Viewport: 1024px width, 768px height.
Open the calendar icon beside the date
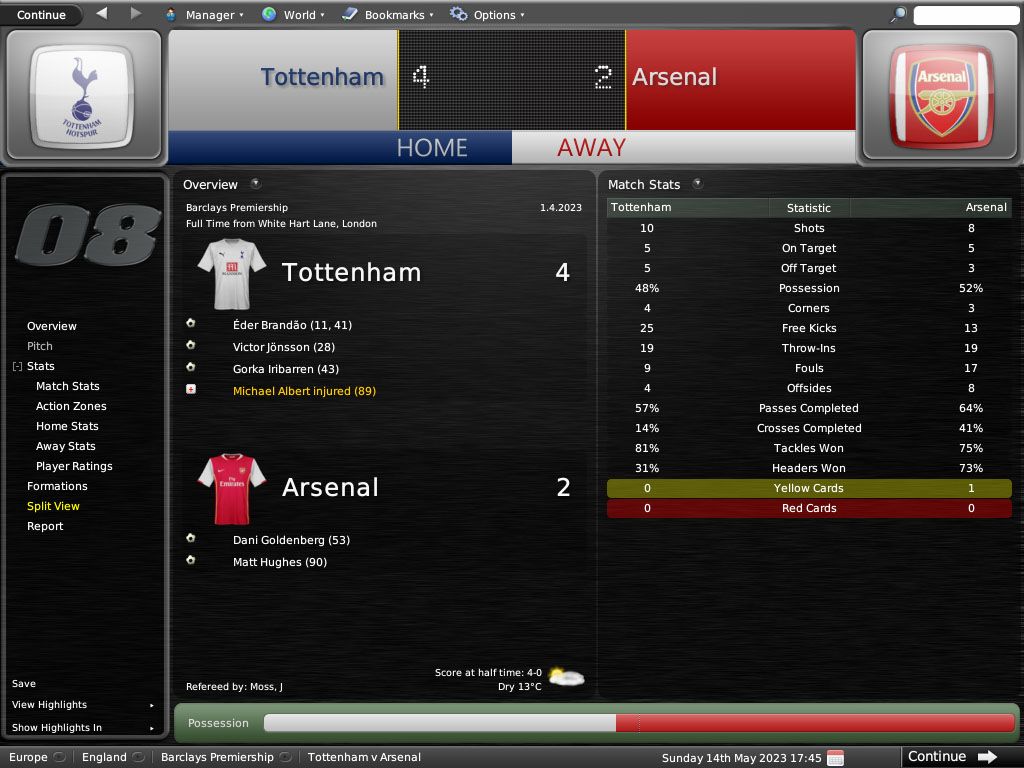835,757
